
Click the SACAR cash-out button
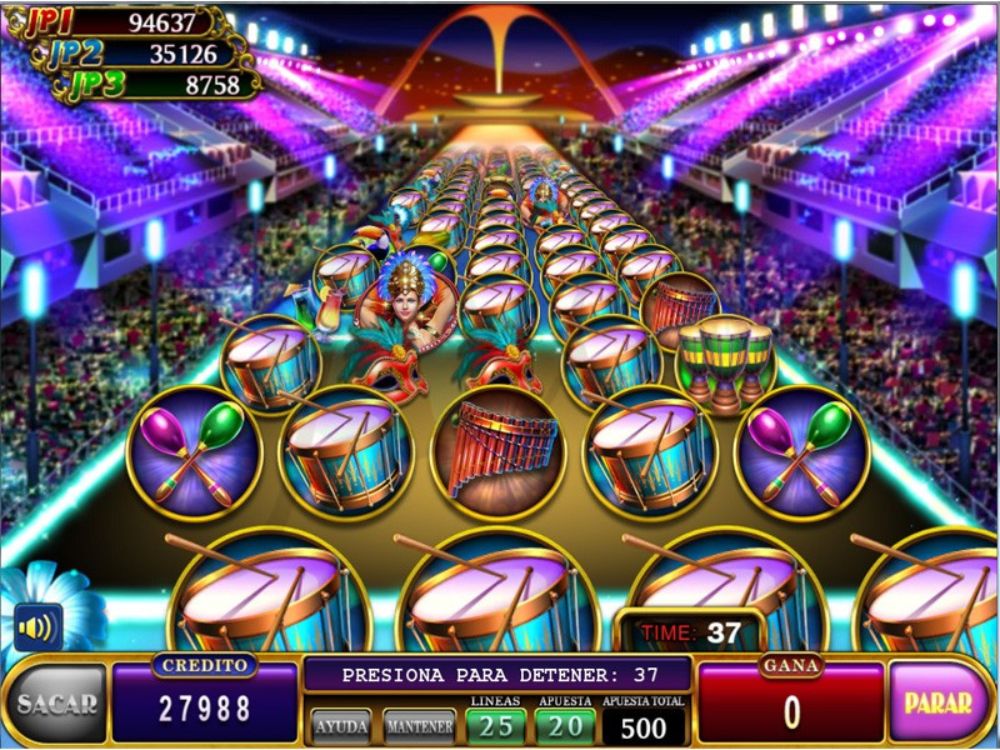pos(56,704)
